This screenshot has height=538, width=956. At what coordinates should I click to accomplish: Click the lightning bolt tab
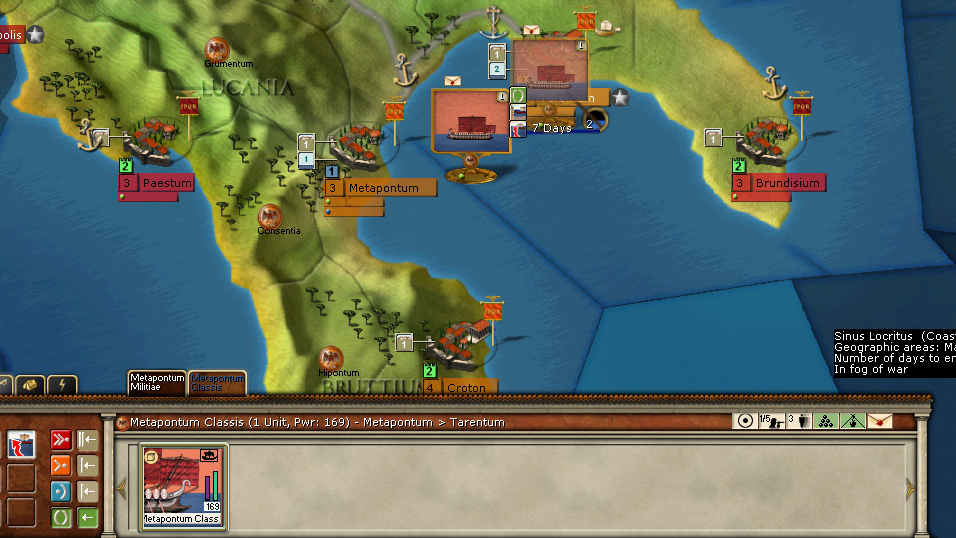(x=61, y=385)
